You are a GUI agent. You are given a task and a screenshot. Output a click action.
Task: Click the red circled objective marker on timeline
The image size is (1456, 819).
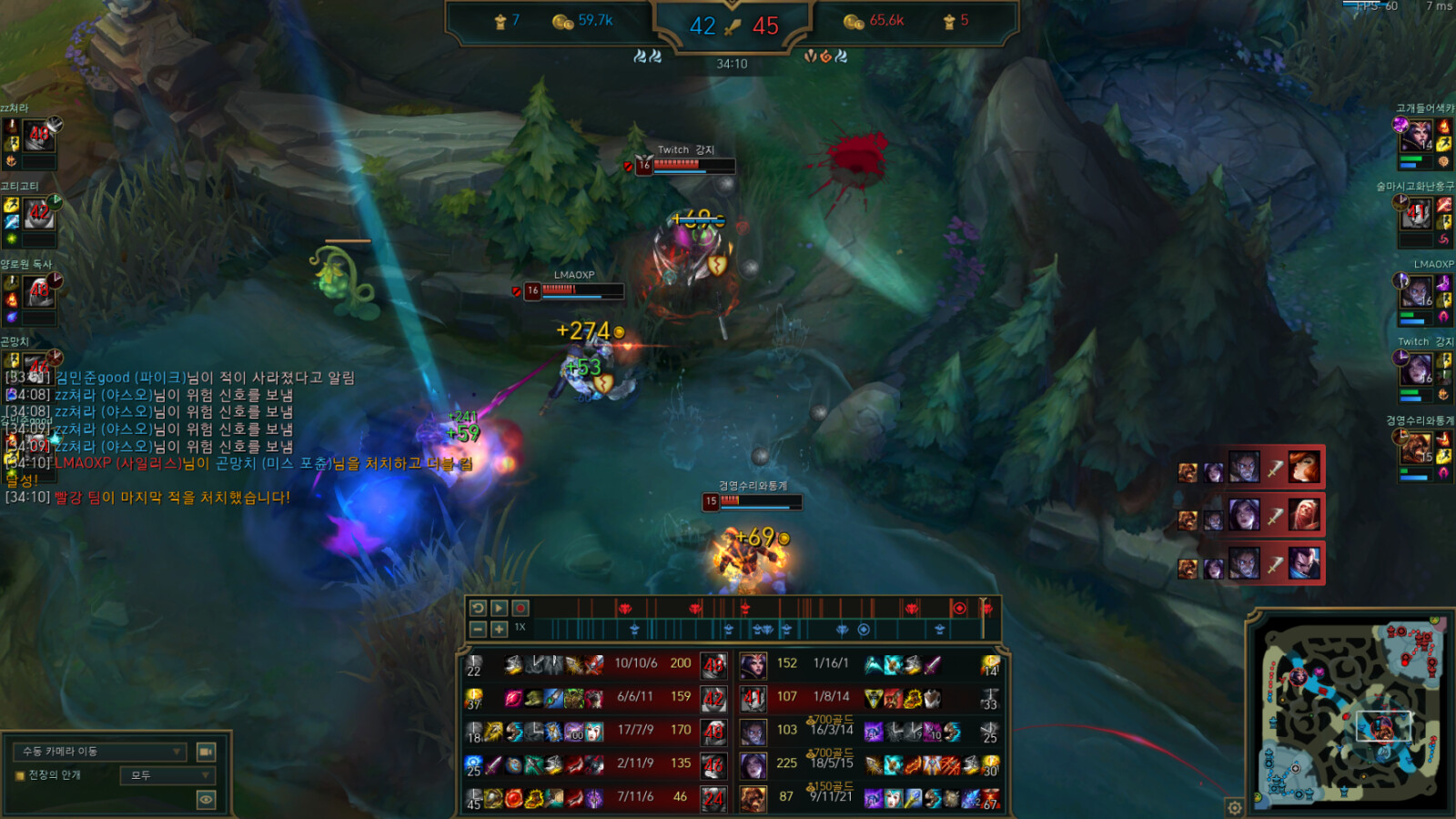point(958,608)
